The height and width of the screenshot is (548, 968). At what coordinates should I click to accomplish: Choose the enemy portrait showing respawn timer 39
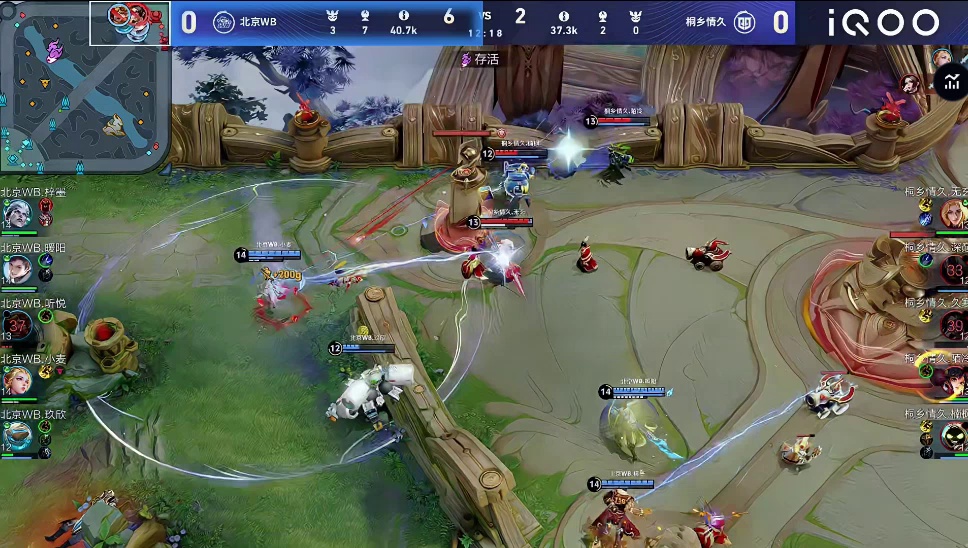point(953,324)
